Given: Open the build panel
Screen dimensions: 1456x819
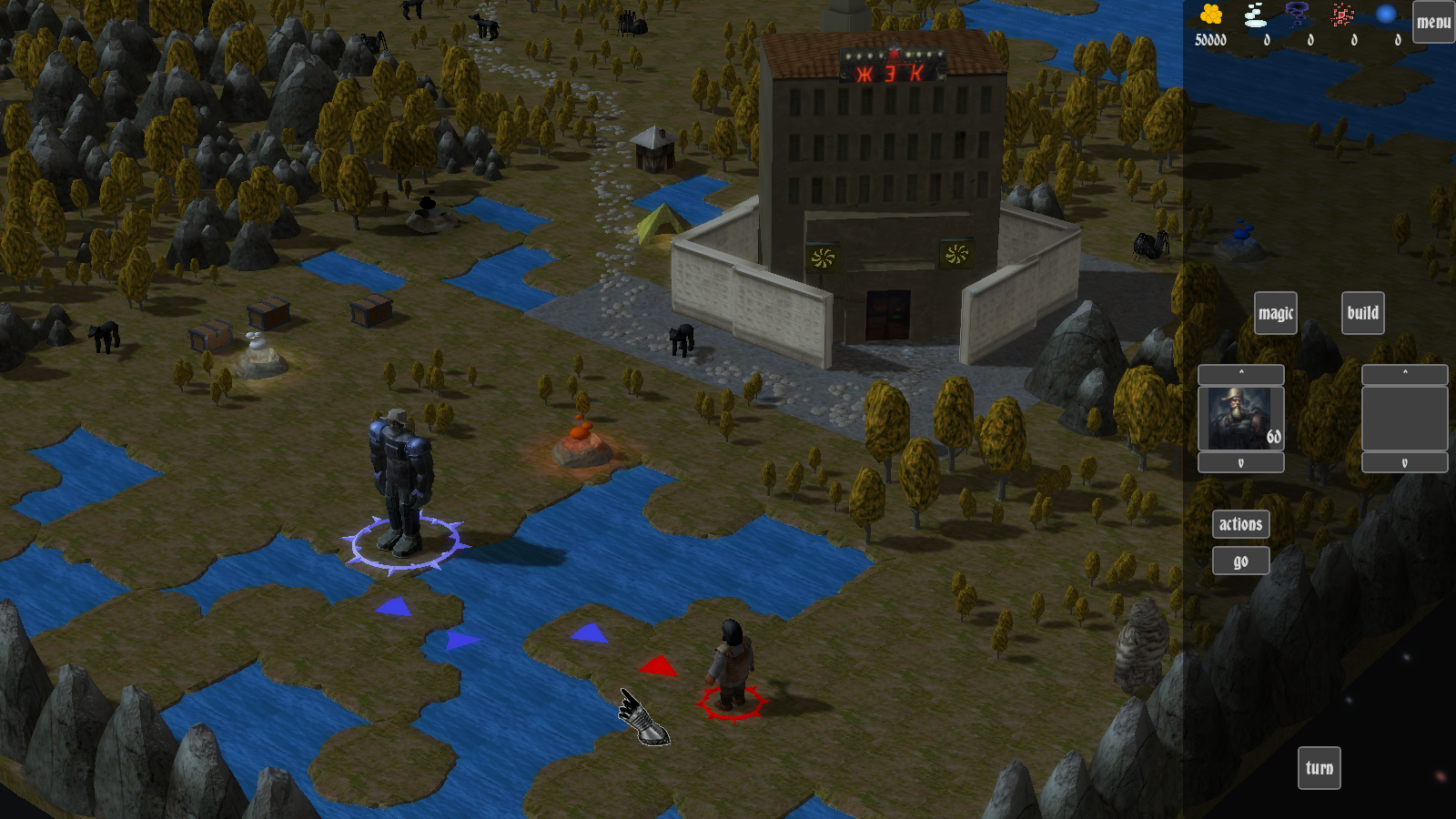Looking at the screenshot, I should [1362, 313].
